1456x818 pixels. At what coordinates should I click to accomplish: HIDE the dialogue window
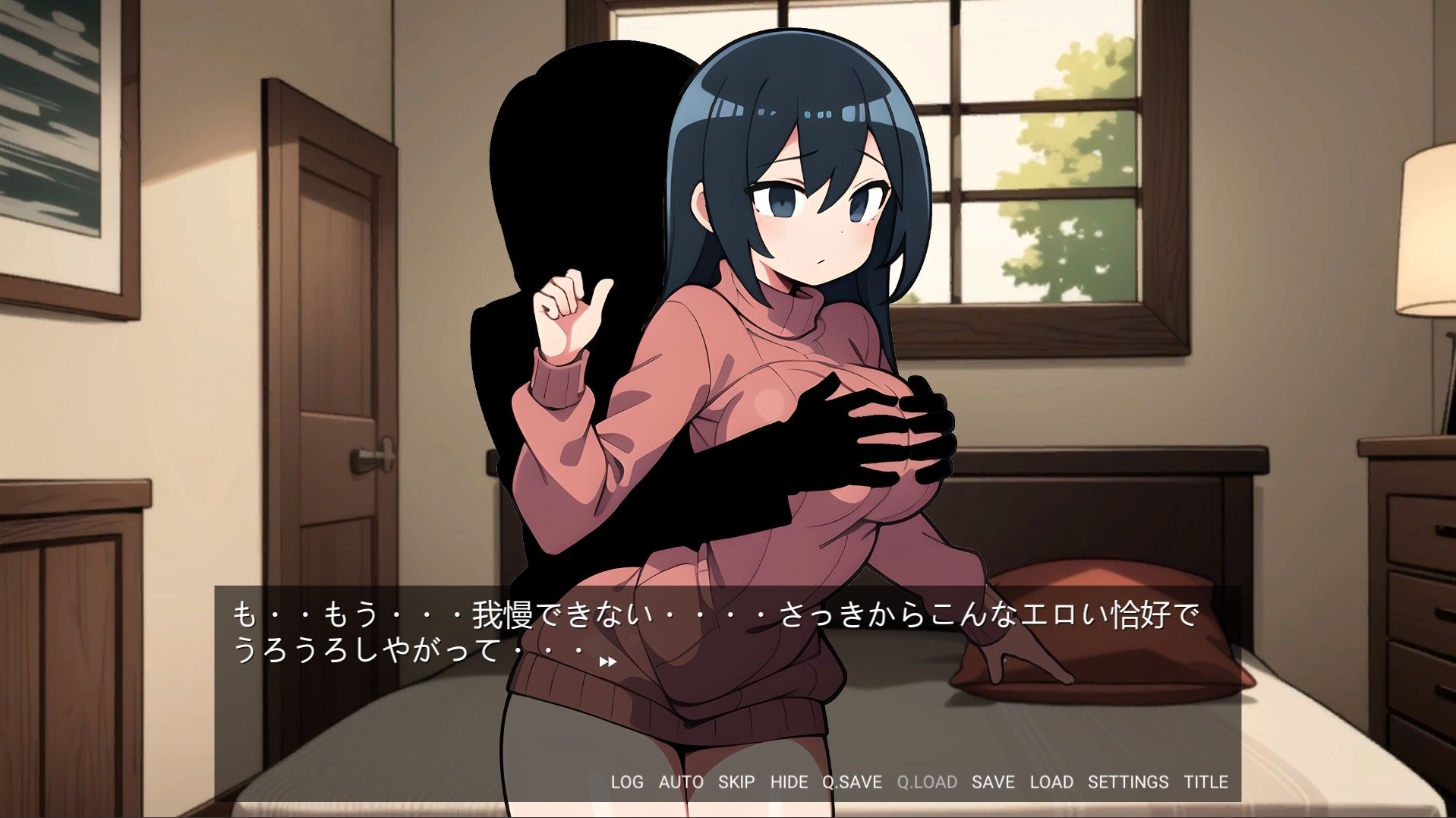click(789, 782)
